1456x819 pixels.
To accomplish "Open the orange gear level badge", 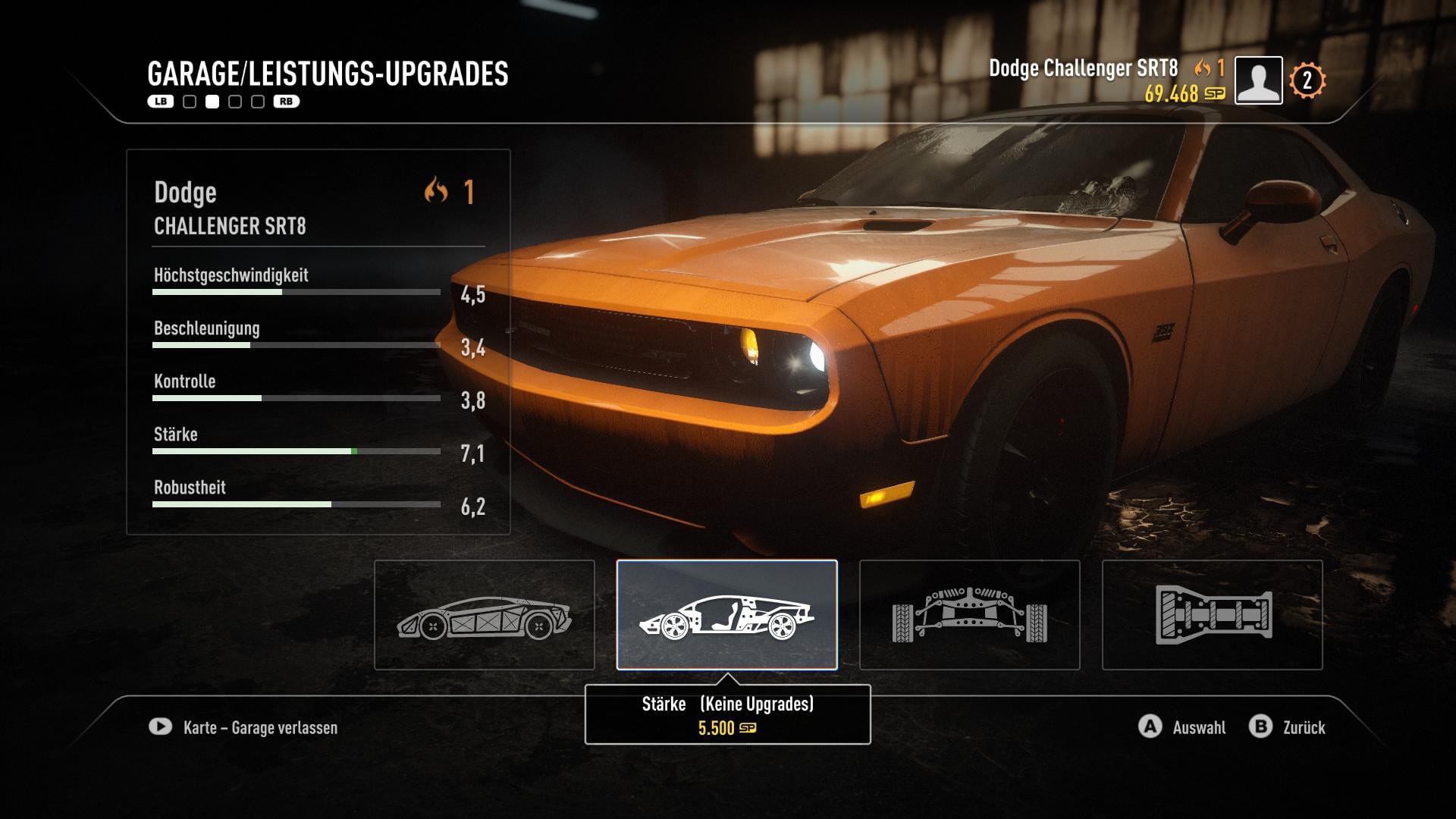I will [1307, 80].
